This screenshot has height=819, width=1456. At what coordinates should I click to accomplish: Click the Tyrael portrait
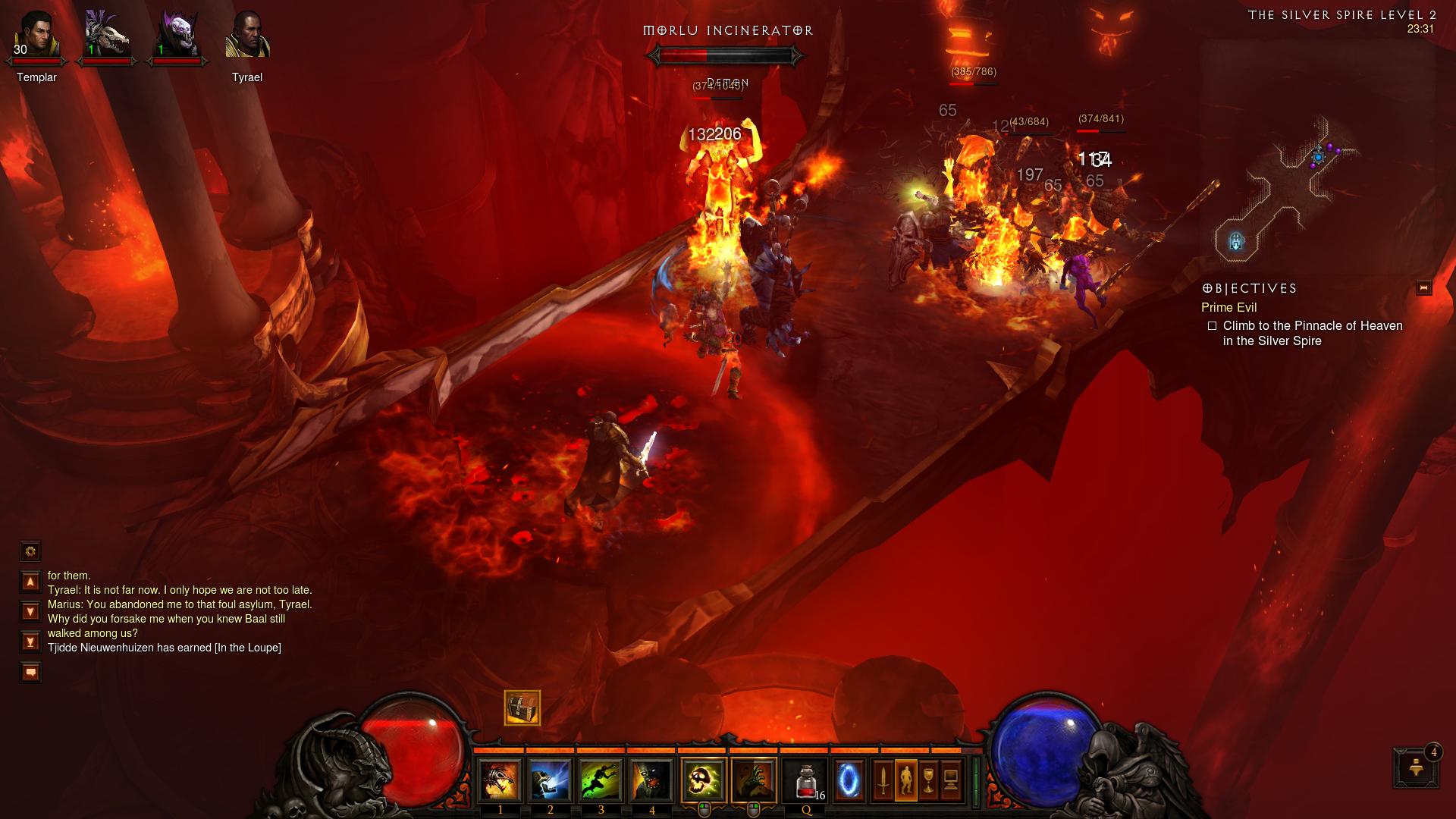(247, 36)
